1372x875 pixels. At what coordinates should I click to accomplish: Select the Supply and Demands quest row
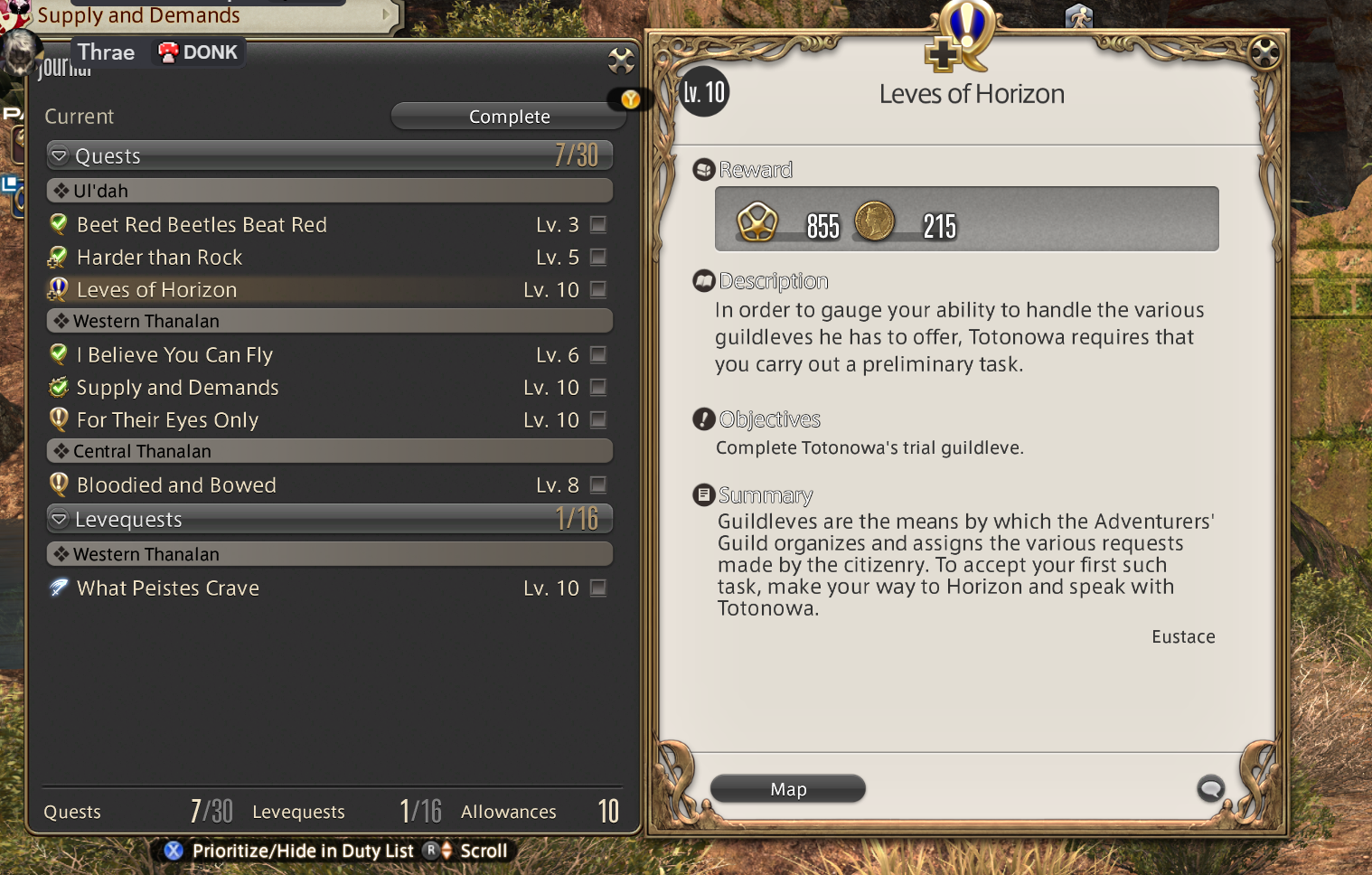(177, 388)
